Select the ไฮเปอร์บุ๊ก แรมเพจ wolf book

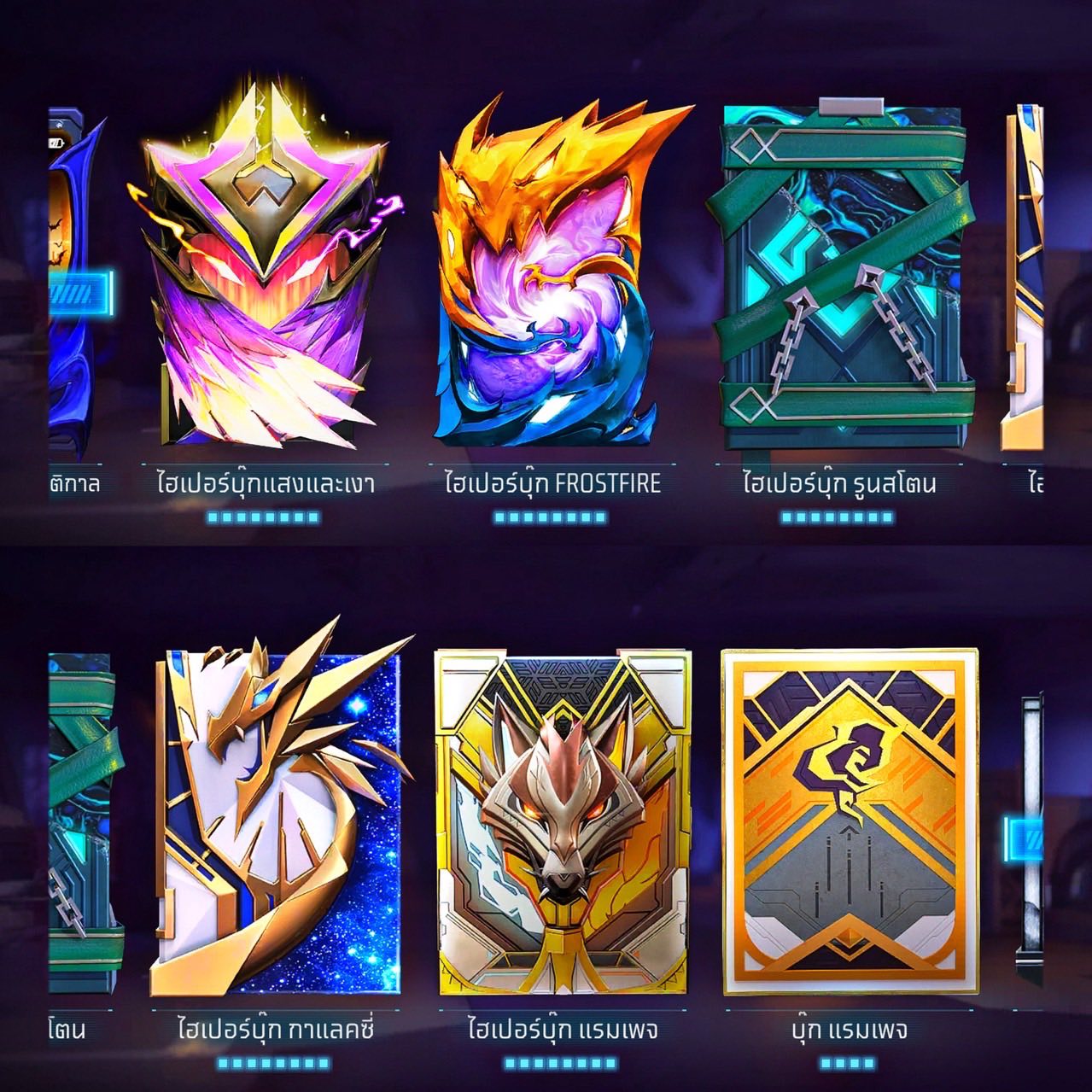point(561,824)
